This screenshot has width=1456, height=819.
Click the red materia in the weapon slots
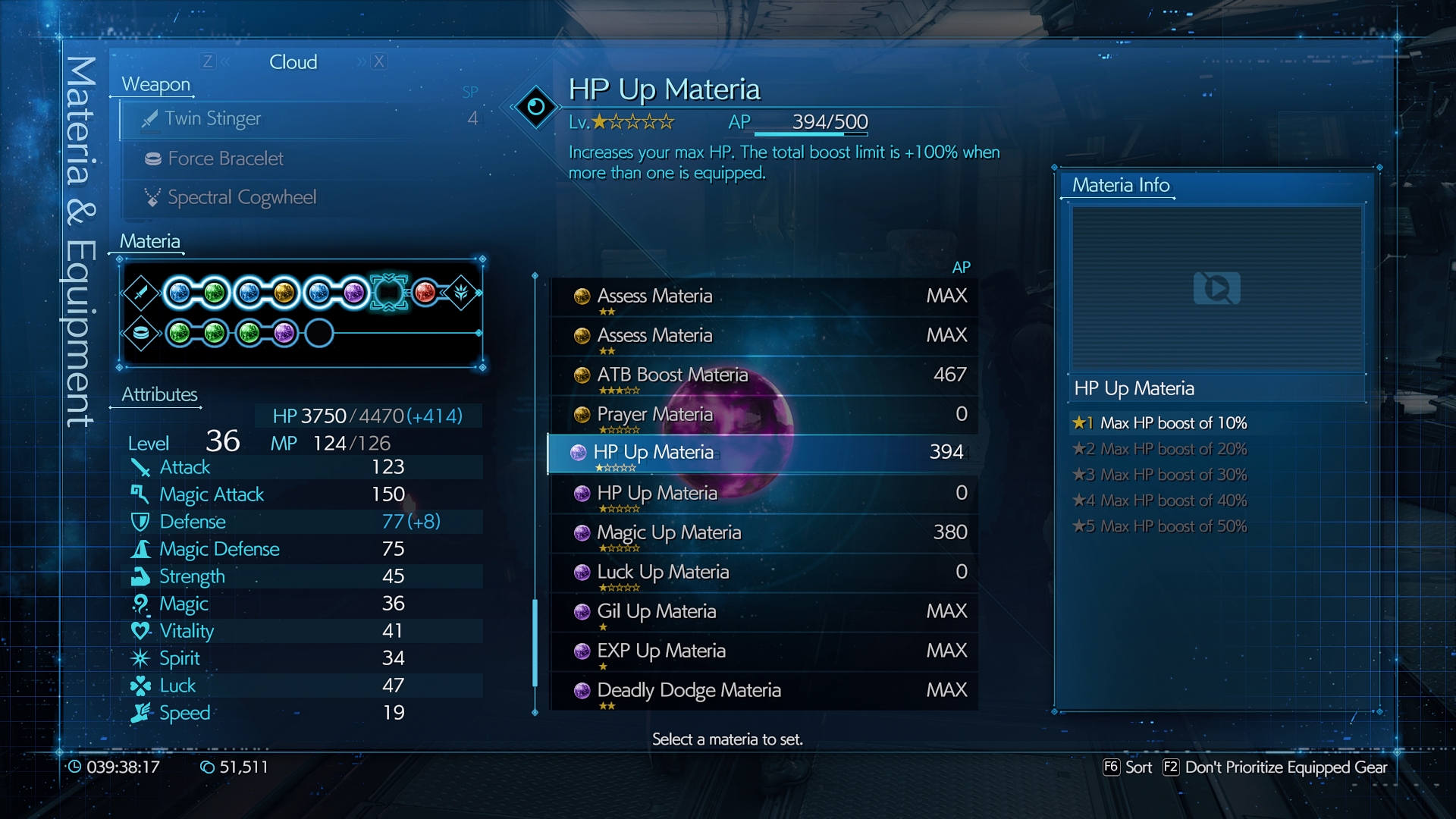[425, 293]
